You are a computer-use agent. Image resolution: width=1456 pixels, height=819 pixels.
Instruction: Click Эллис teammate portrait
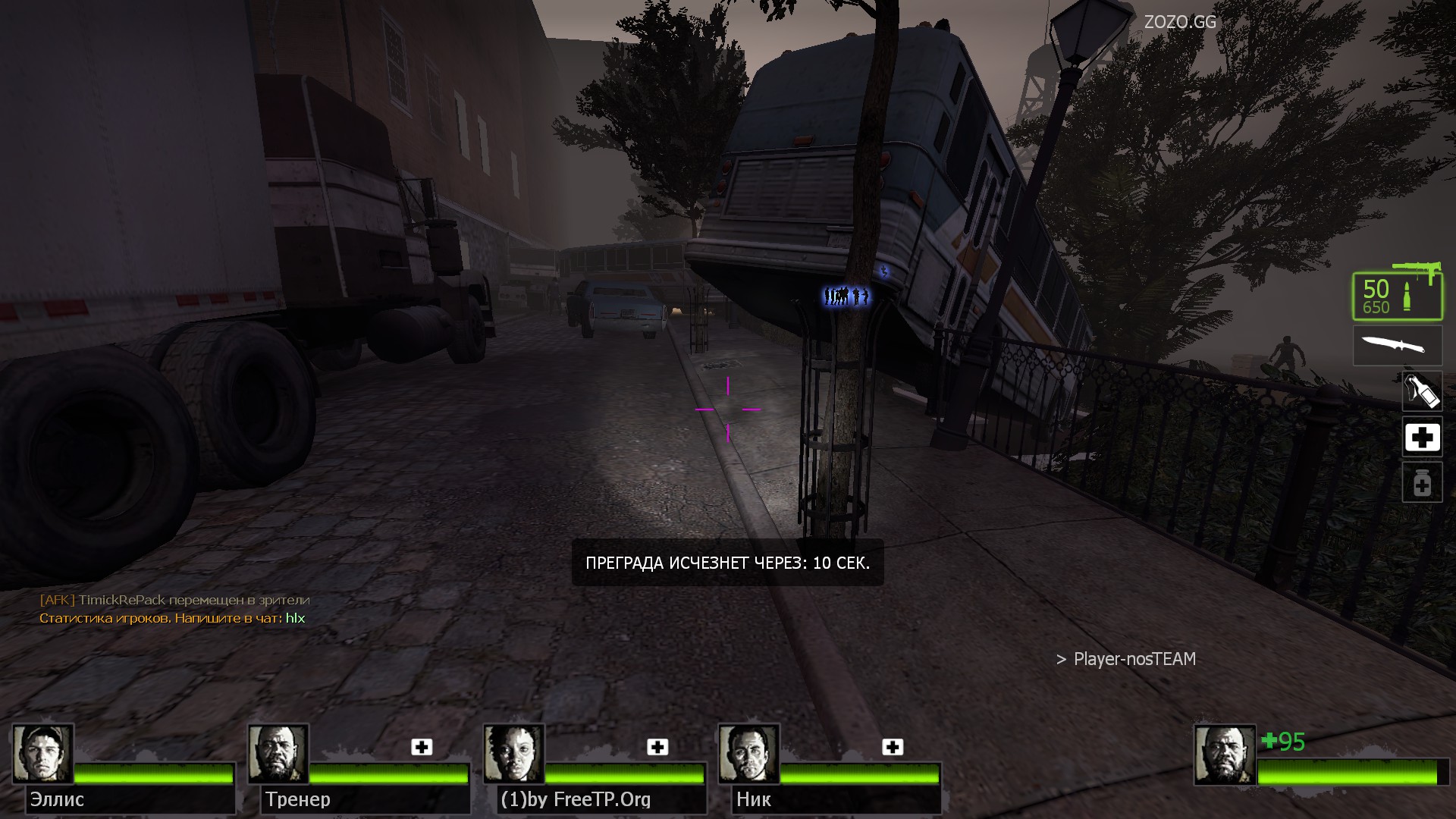pyautogui.click(x=42, y=754)
